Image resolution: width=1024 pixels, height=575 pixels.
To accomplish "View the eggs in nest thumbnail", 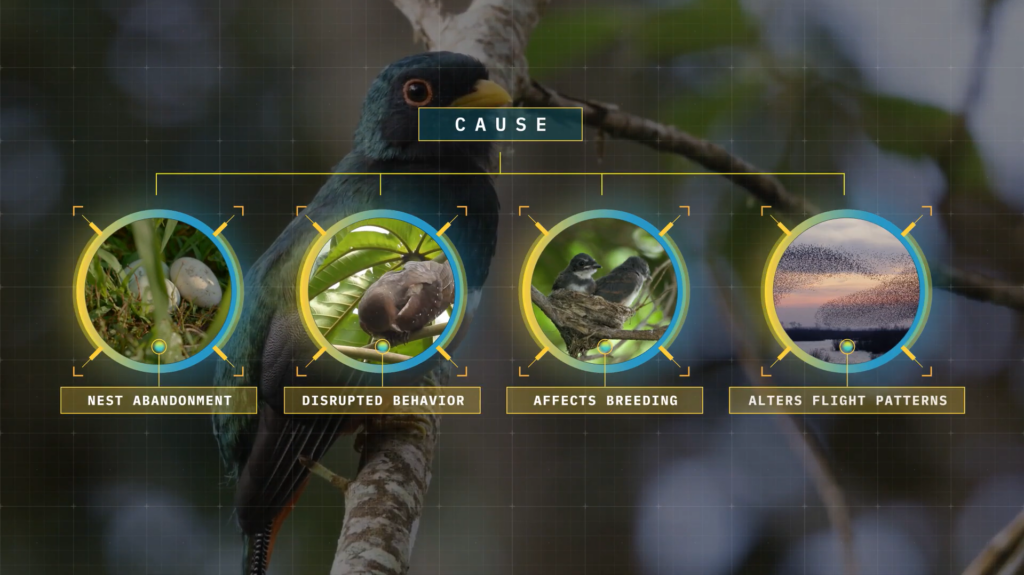I will 159,290.
